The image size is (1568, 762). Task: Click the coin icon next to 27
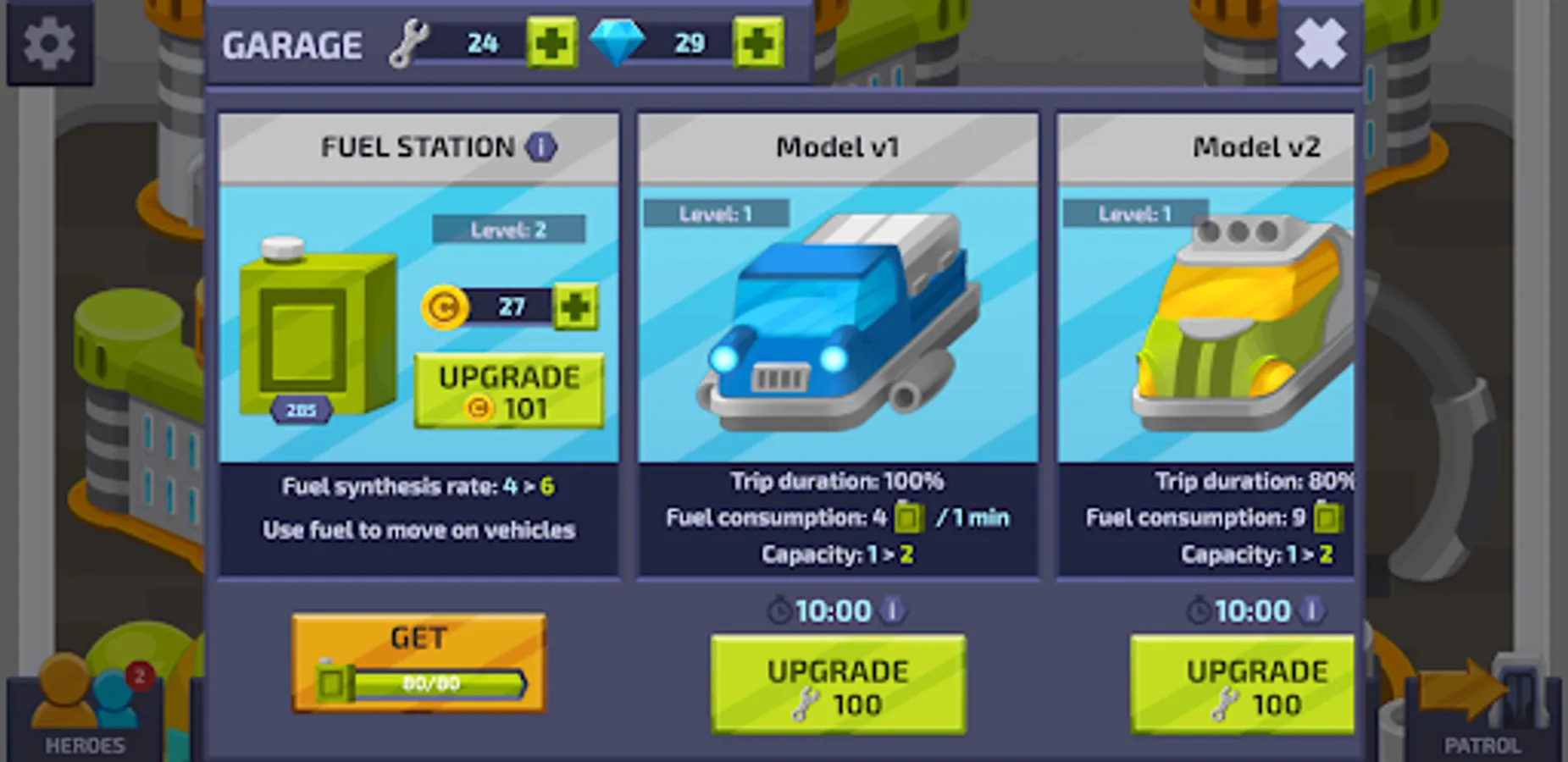[444, 306]
